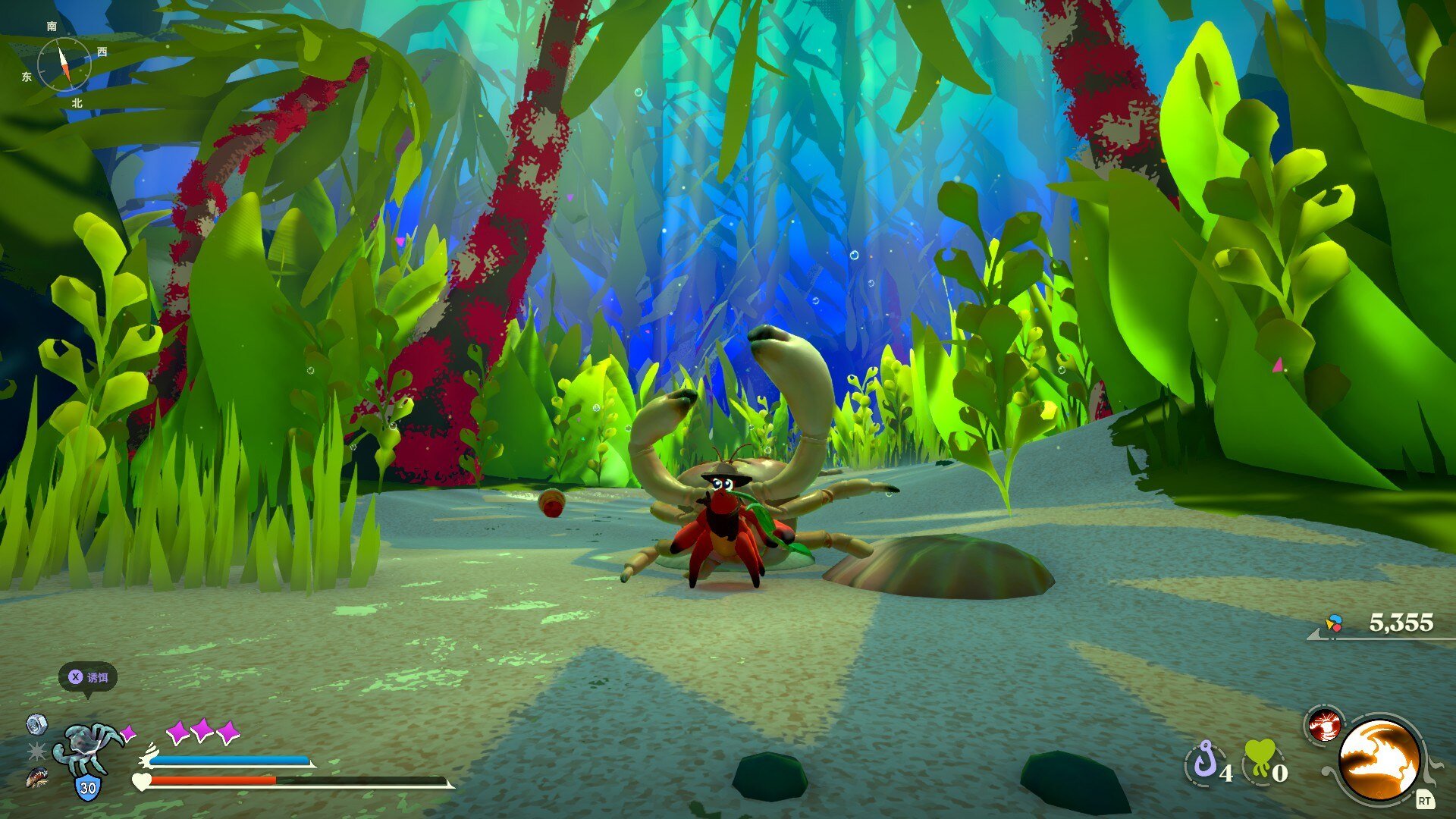Select the crab shell portrait icon
1456x819 pixels.
coord(86,749)
